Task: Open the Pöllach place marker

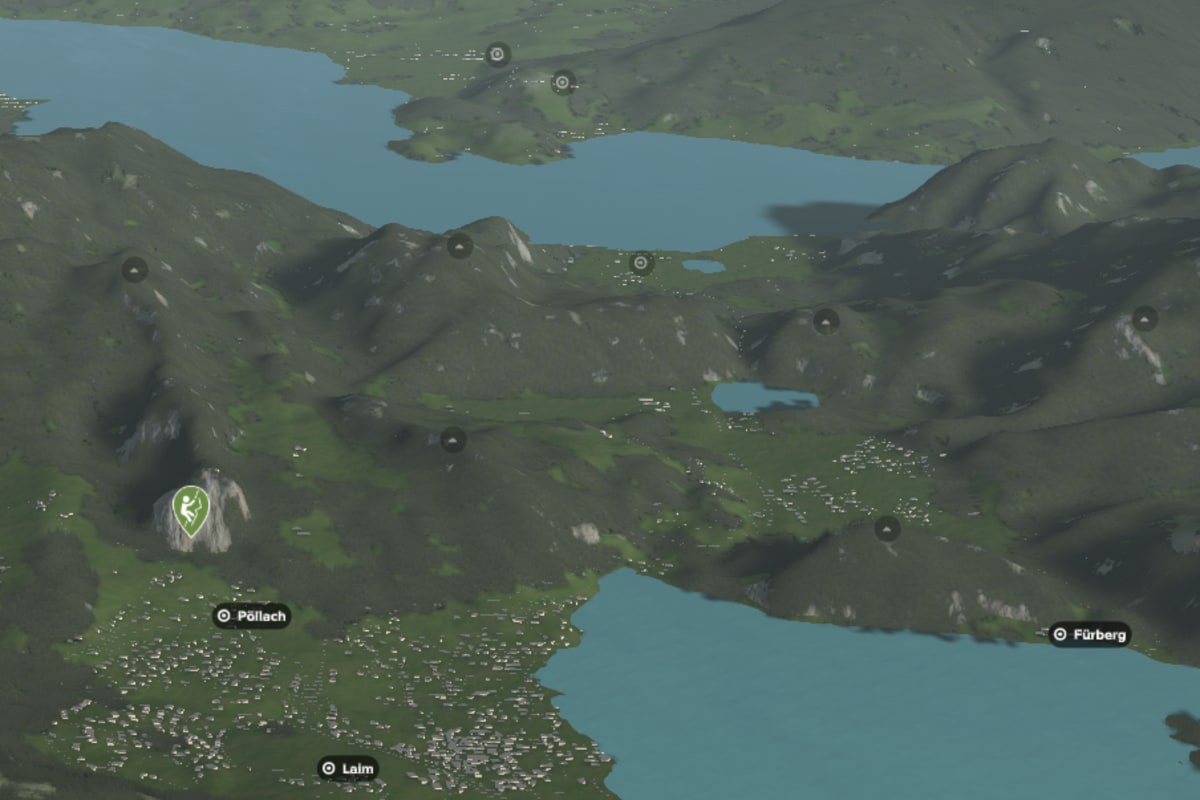Action: pos(251,616)
